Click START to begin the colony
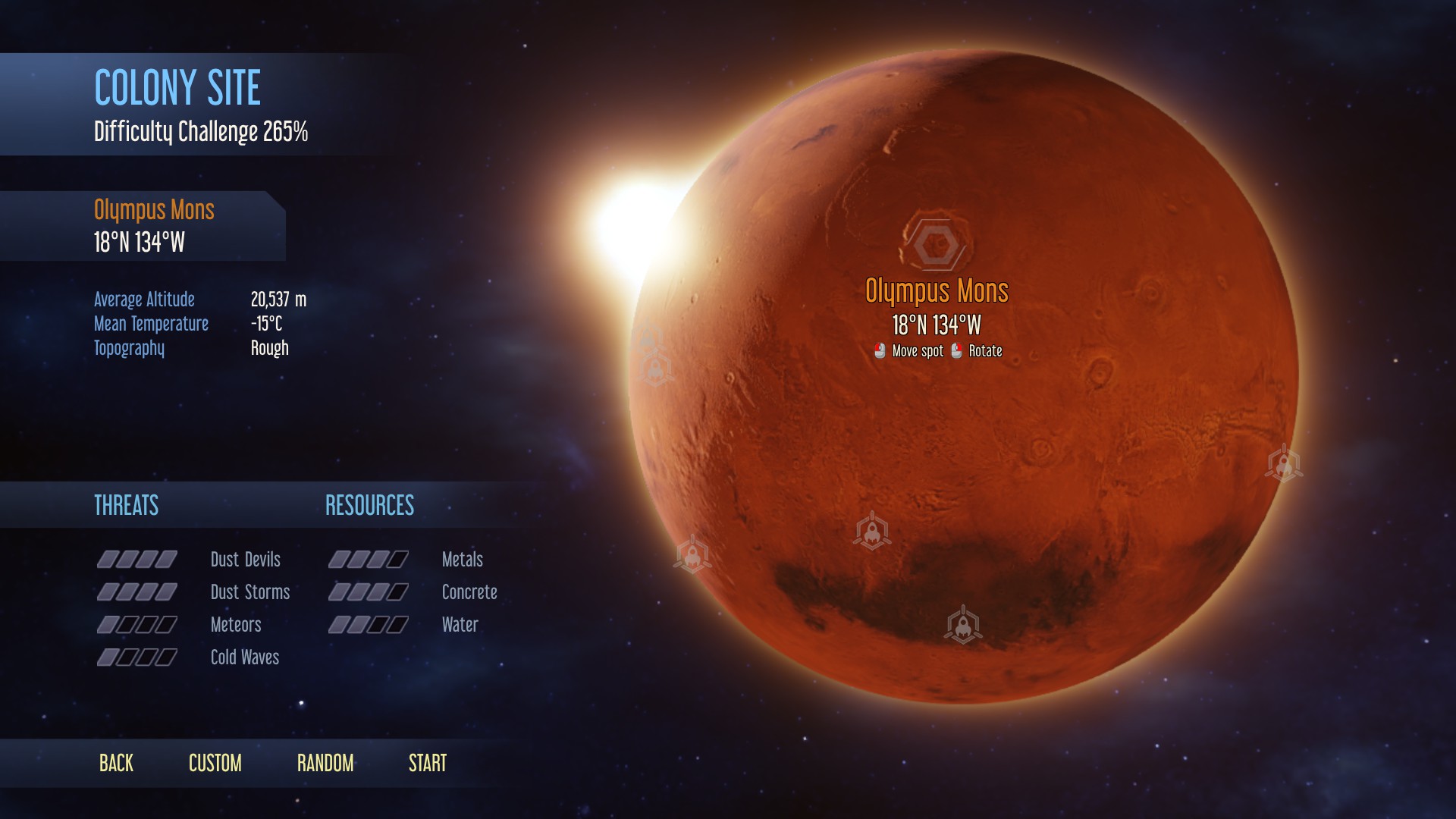The width and height of the screenshot is (1456, 819). tap(428, 763)
